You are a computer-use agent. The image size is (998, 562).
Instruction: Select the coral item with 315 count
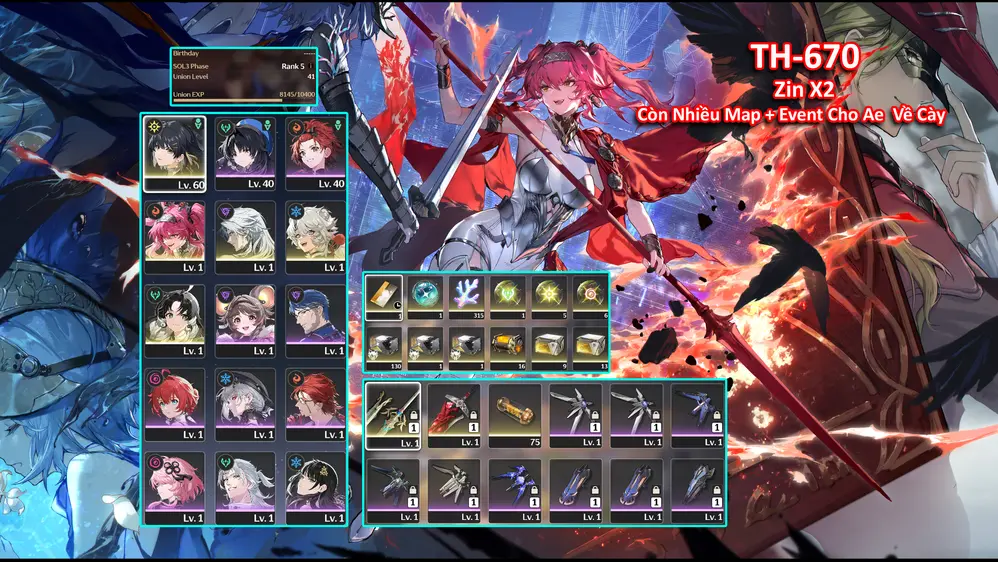click(x=467, y=296)
